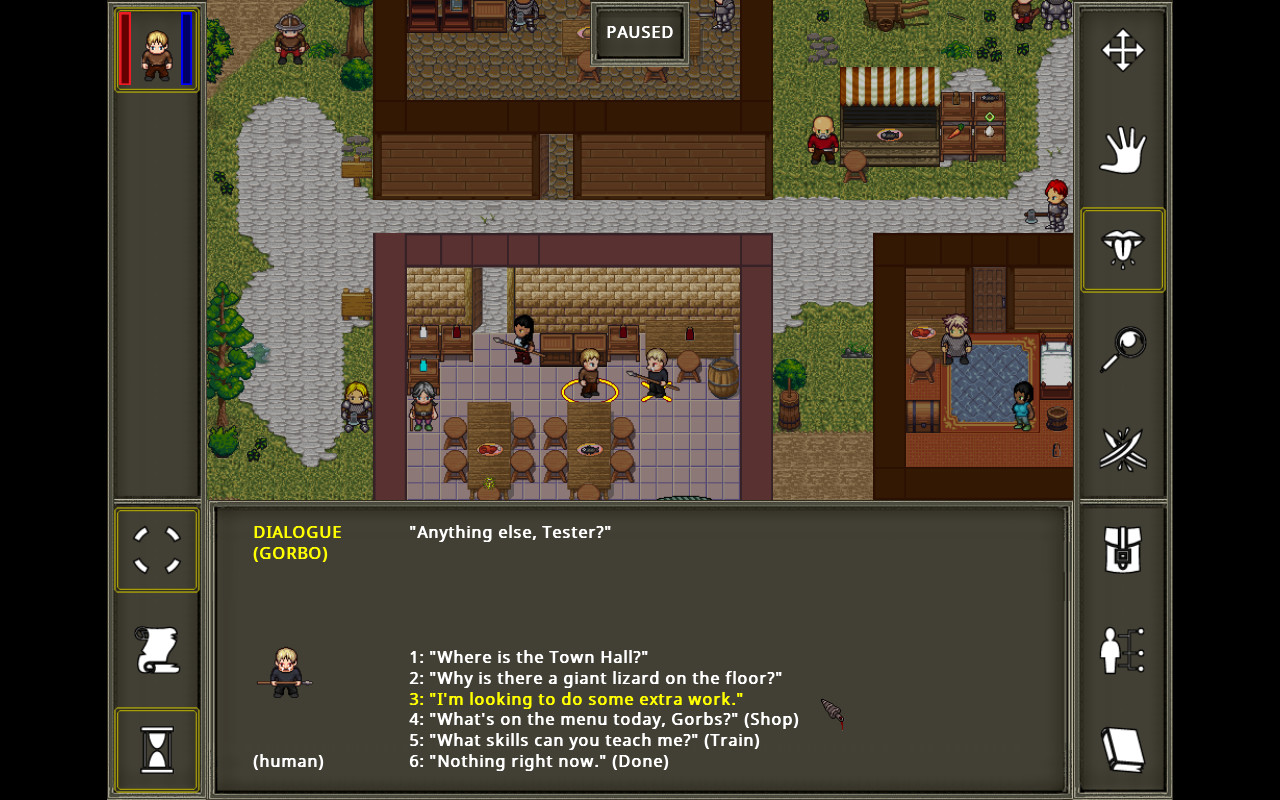Select the highlighted extra work dialogue option
Image resolution: width=1280 pixels, height=800 pixels.
click(x=575, y=698)
